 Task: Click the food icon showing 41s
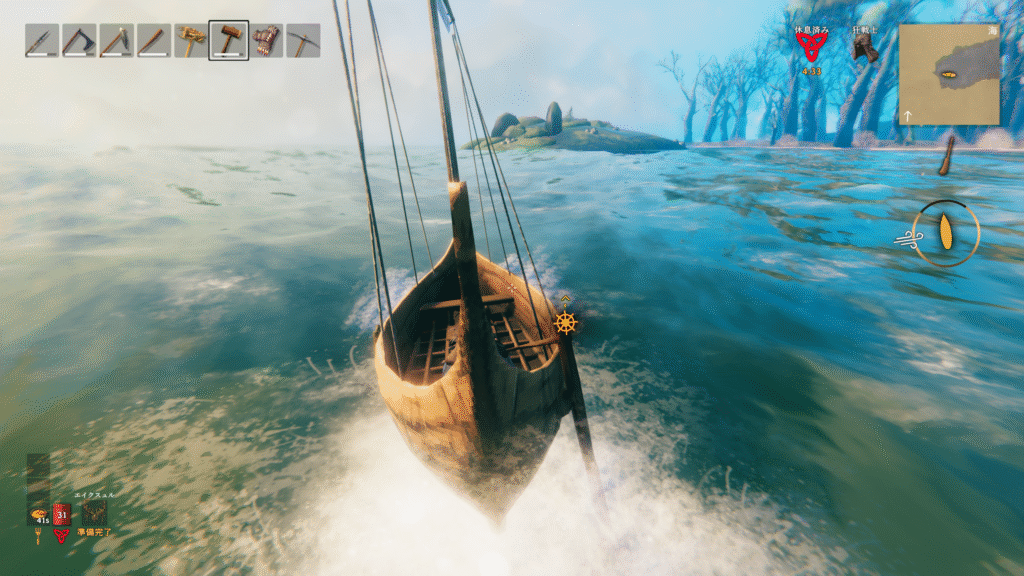point(37,512)
